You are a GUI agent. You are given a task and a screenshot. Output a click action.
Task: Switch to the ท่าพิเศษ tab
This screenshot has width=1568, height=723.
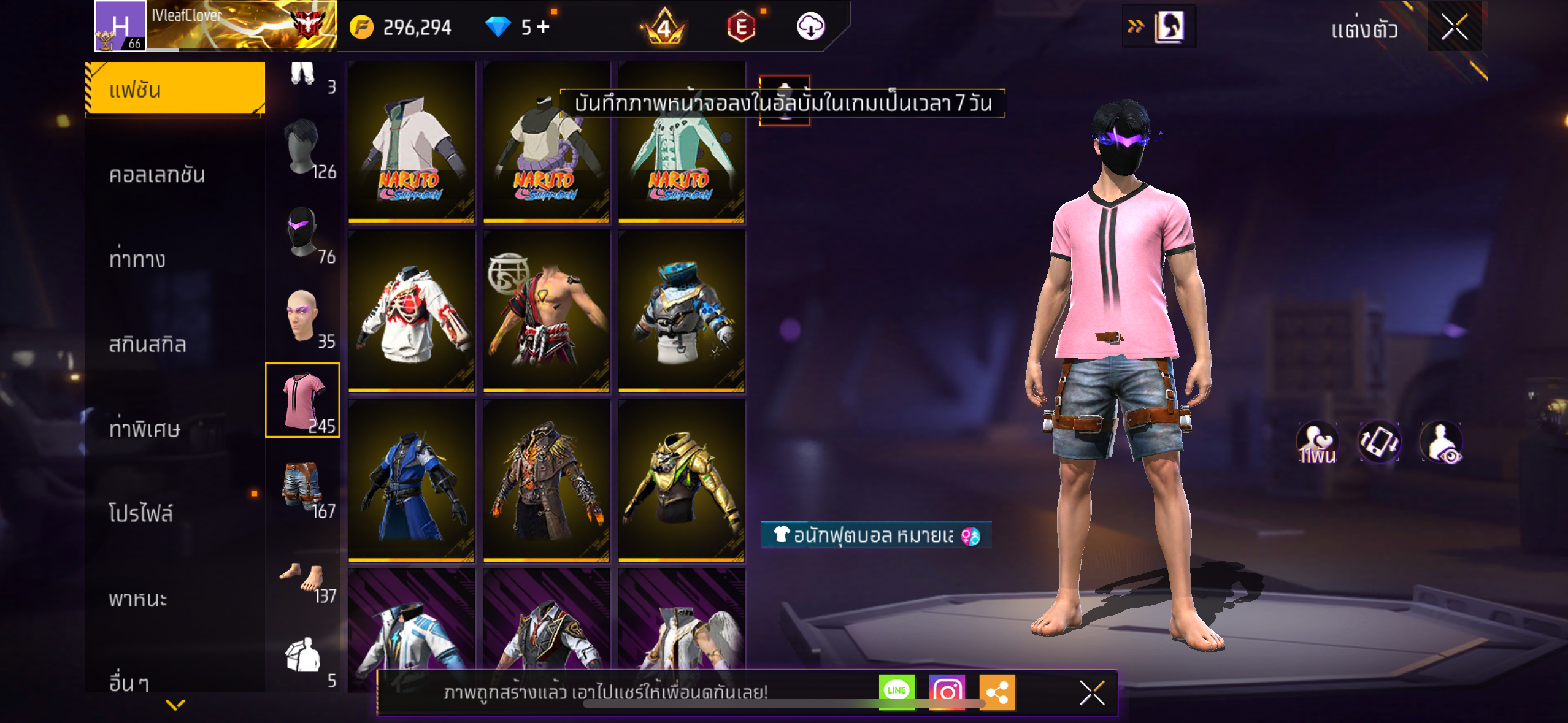[145, 429]
